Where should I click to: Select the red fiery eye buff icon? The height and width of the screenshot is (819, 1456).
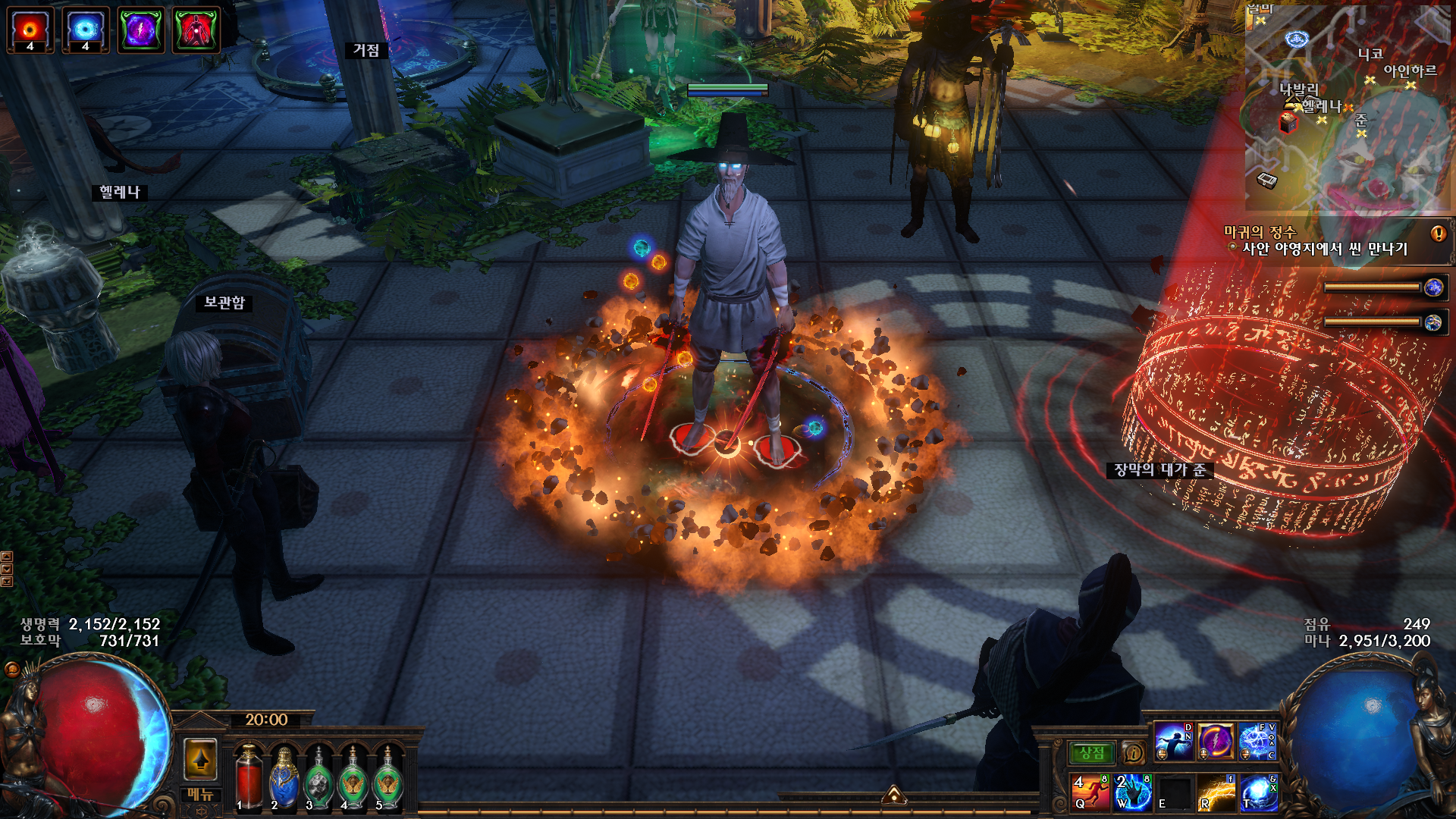click(x=30, y=30)
